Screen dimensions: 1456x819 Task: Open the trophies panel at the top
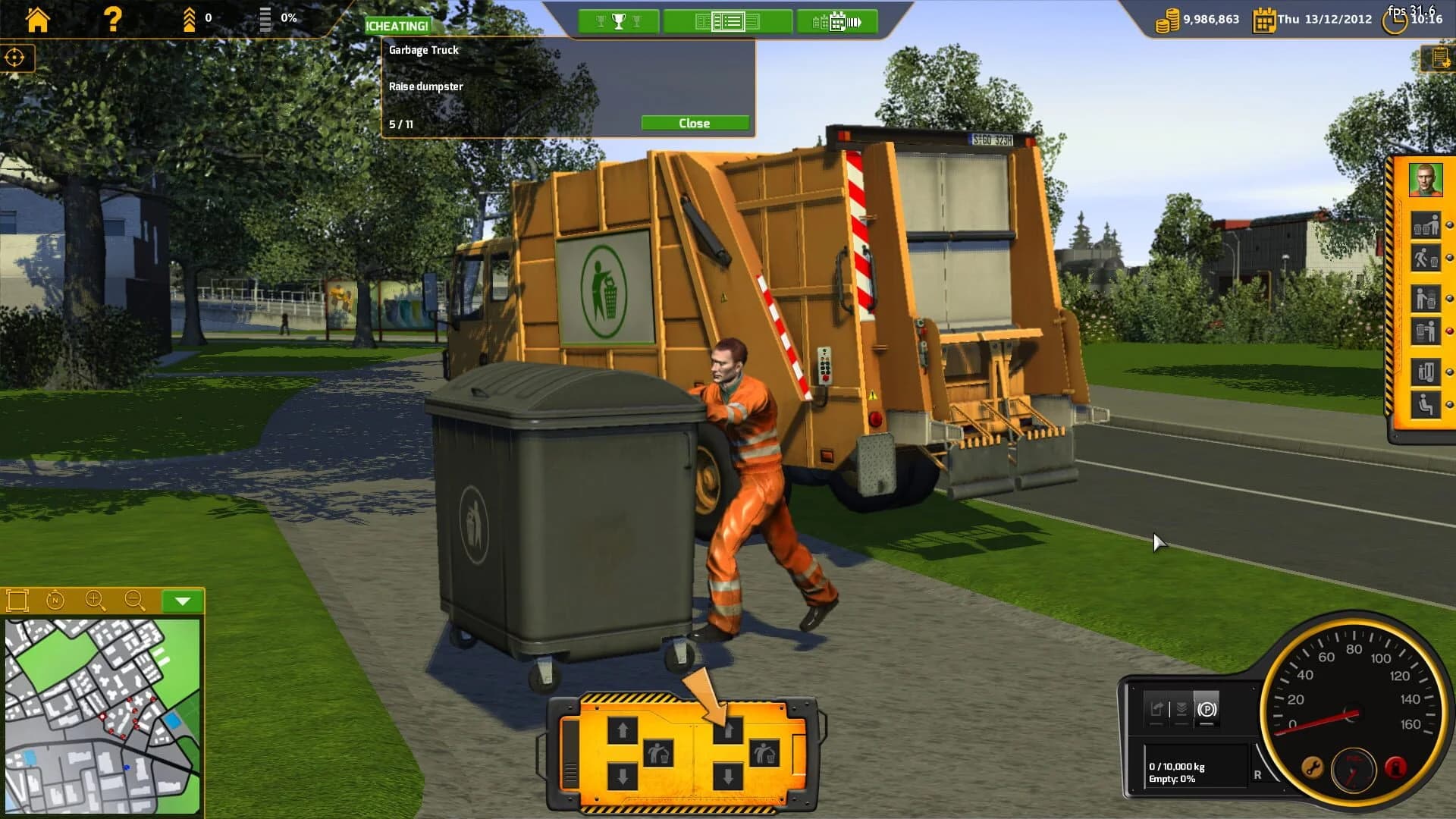(619, 21)
